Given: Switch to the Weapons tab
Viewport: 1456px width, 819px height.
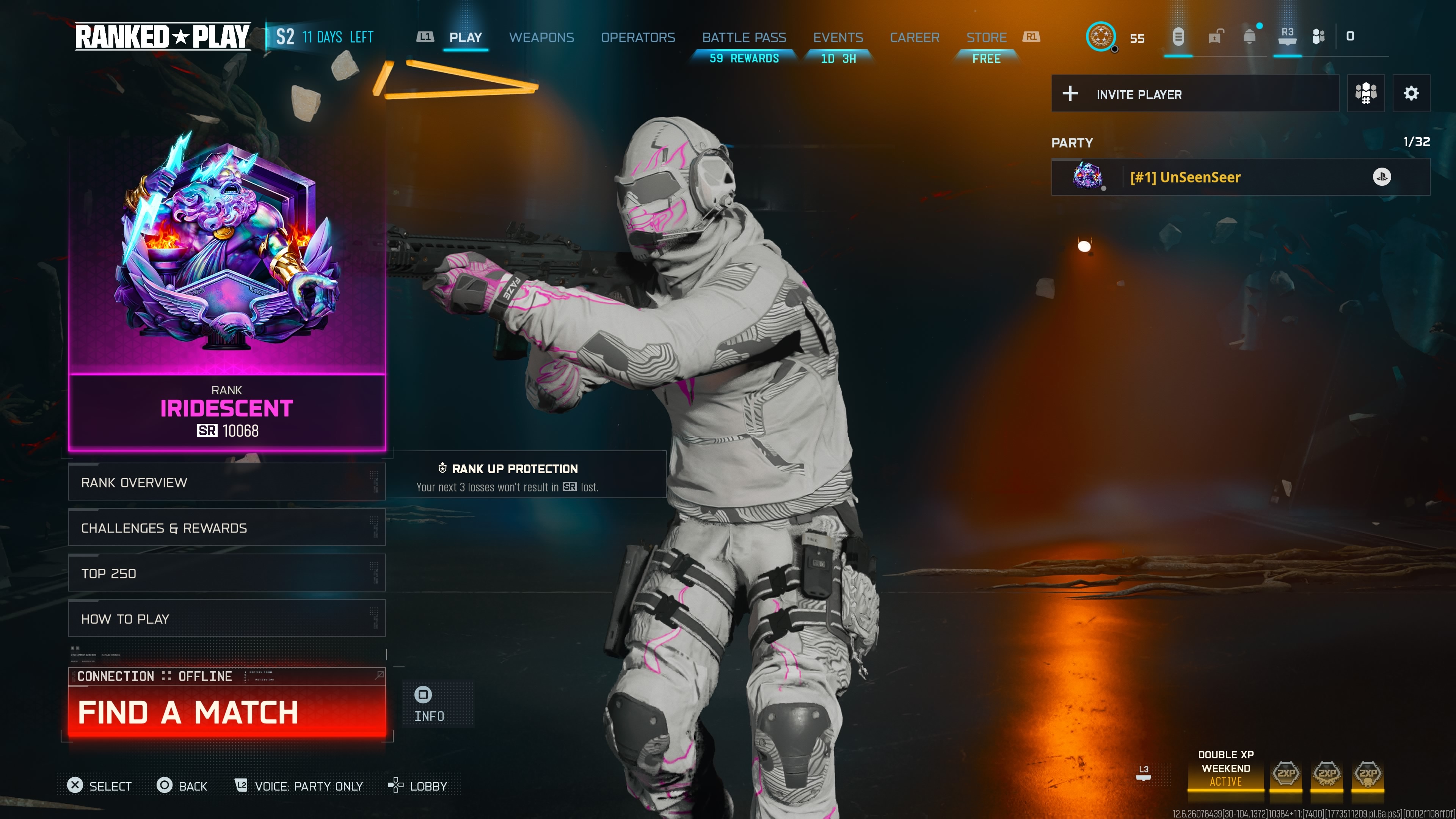Looking at the screenshot, I should pos(541,37).
